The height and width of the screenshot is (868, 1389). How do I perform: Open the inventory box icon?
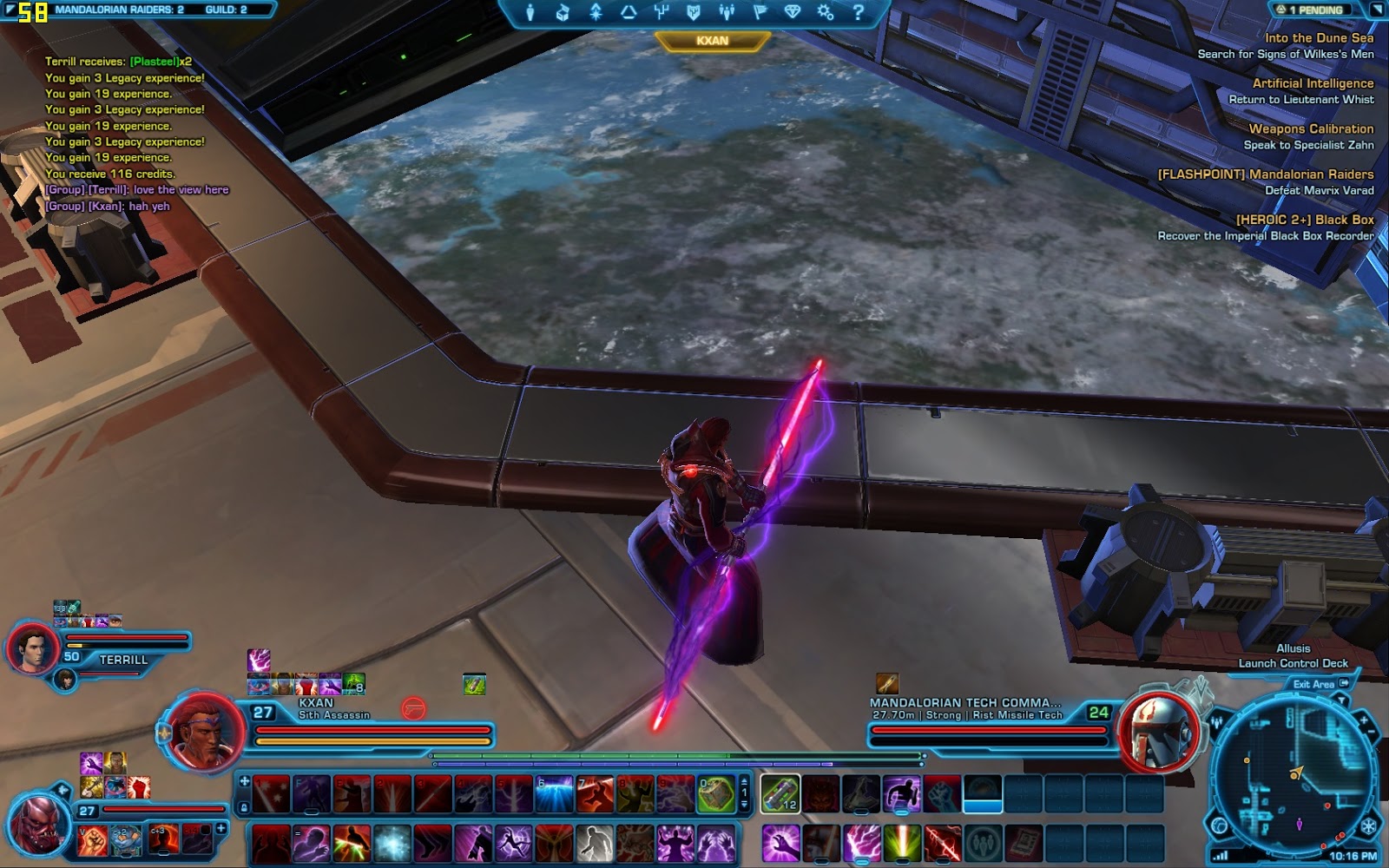(563, 13)
